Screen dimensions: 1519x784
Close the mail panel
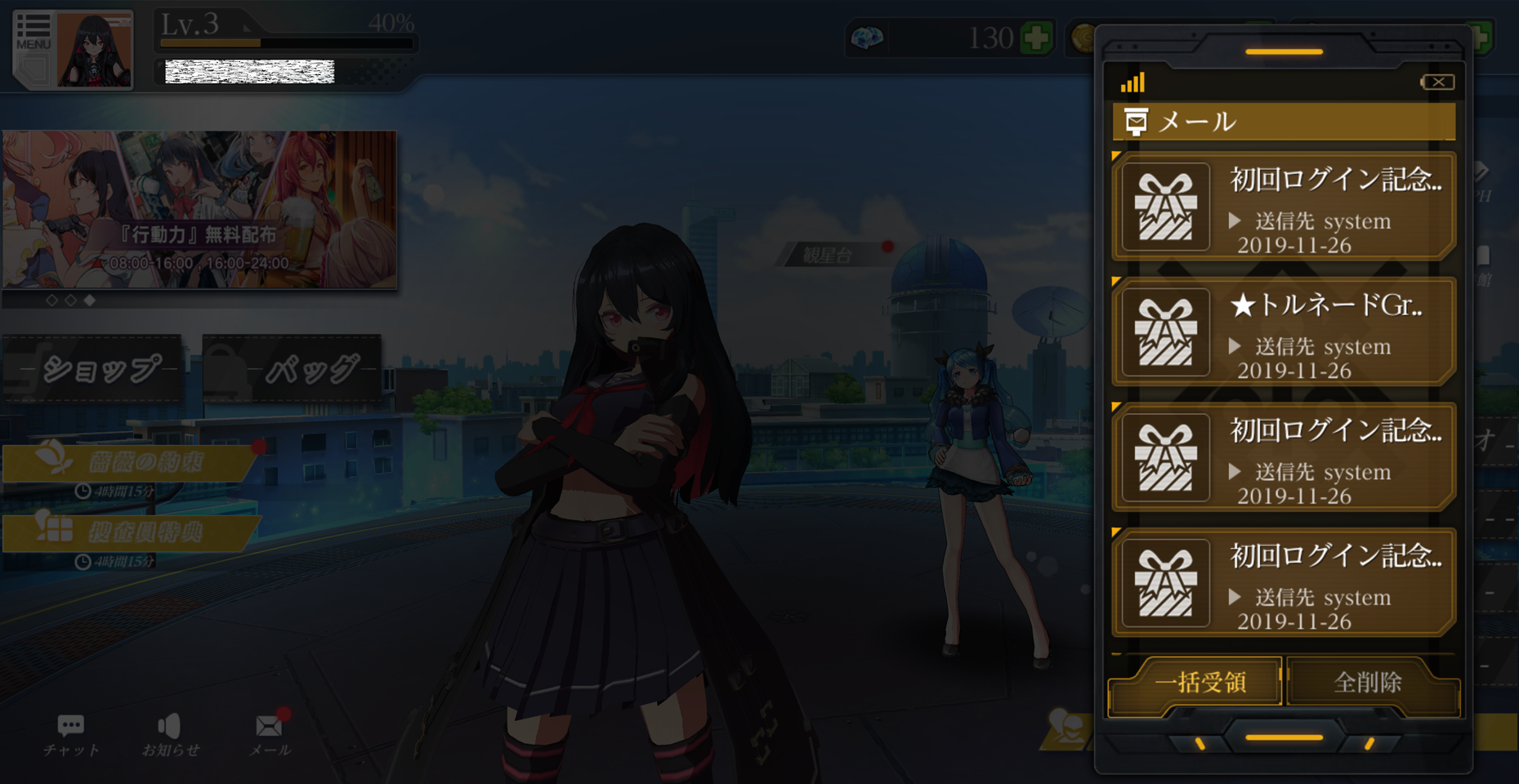pos(1437,82)
